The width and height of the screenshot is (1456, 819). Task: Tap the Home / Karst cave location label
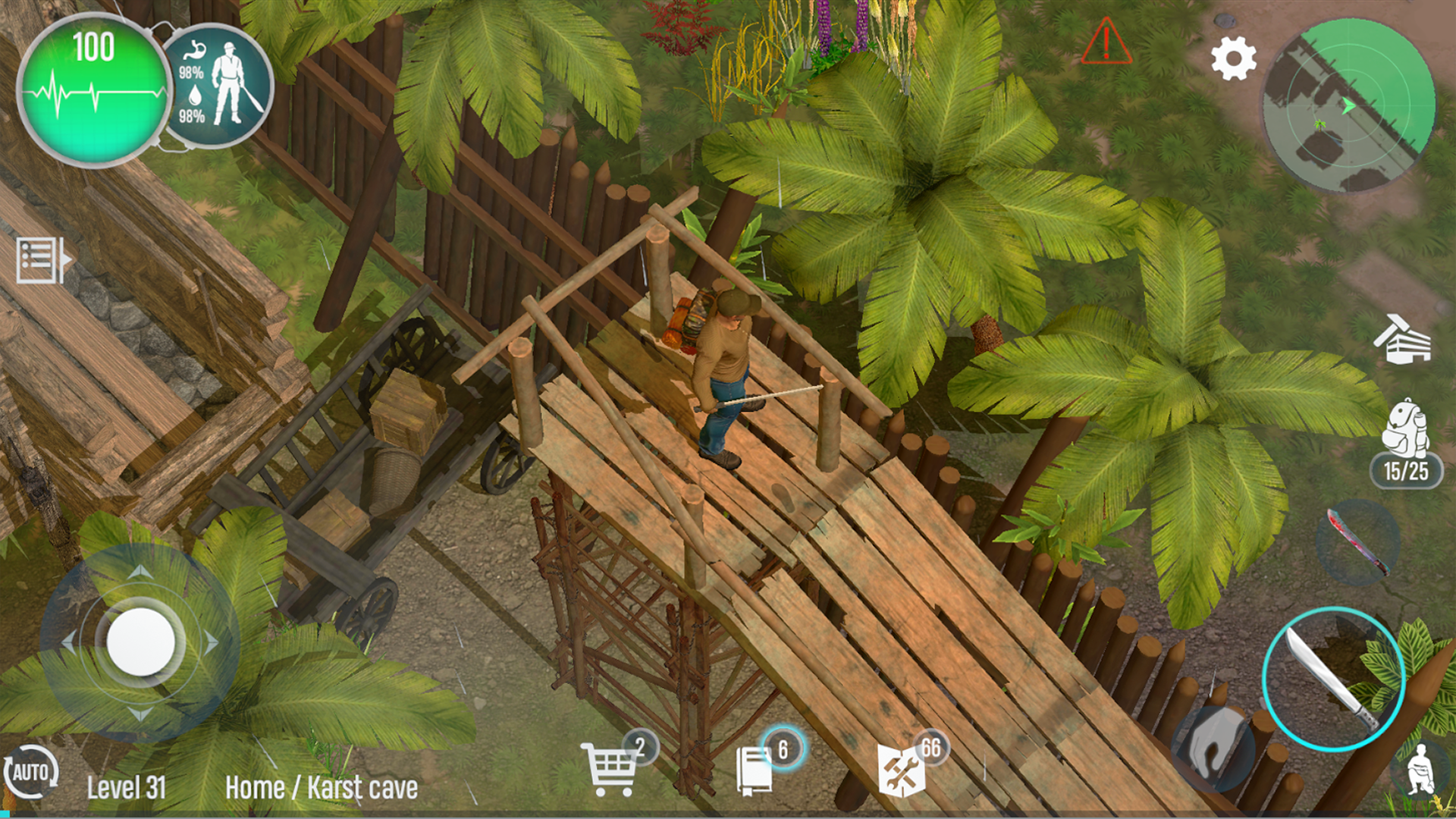click(322, 789)
